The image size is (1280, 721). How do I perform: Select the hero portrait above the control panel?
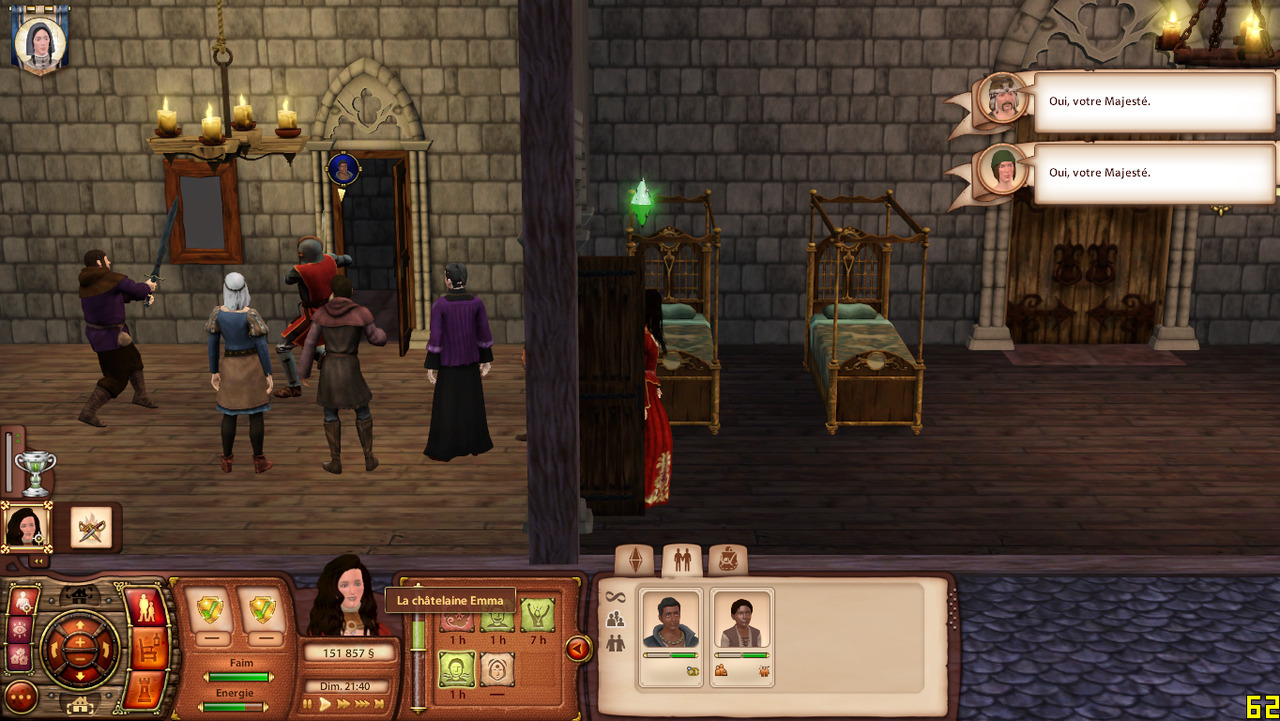pos(25,527)
